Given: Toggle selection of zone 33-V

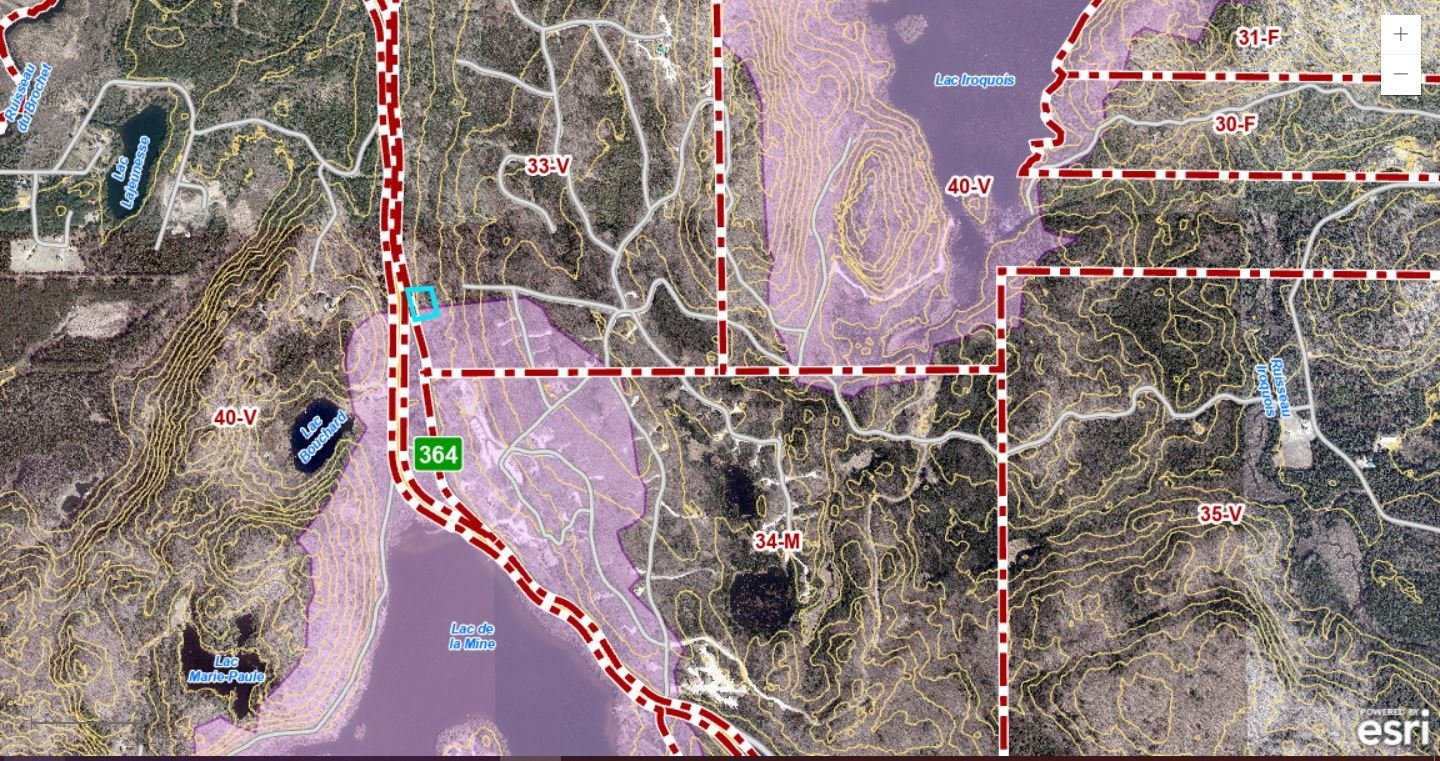Looking at the screenshot, I should [548, 166].
